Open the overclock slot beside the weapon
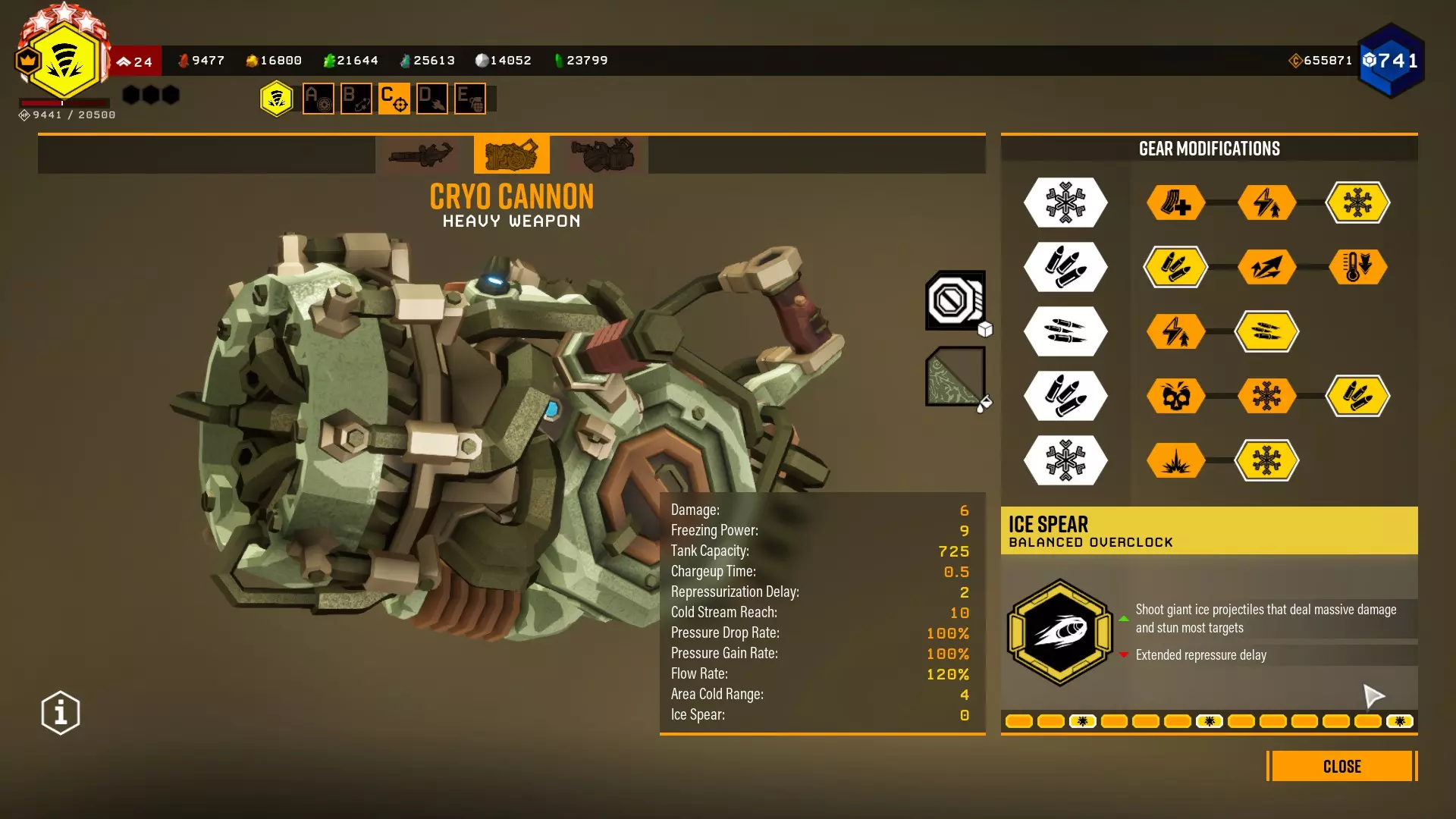 [x=955, y=300]
